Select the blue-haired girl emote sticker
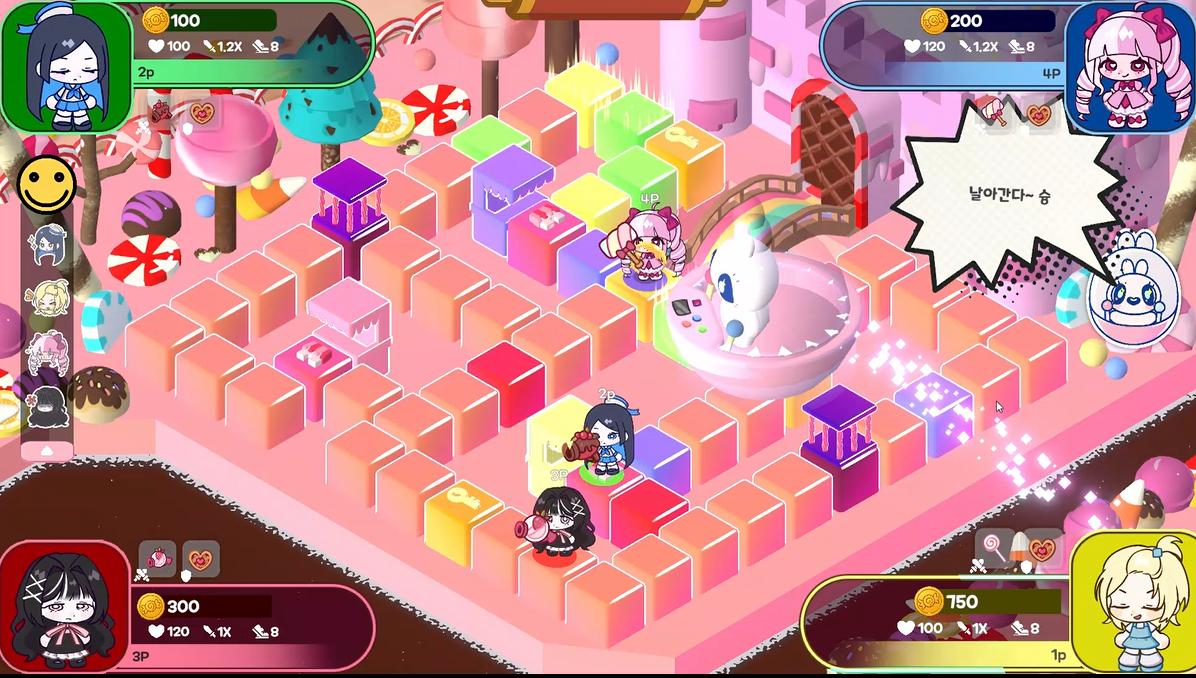1196x678 pixels. point(46,244)
